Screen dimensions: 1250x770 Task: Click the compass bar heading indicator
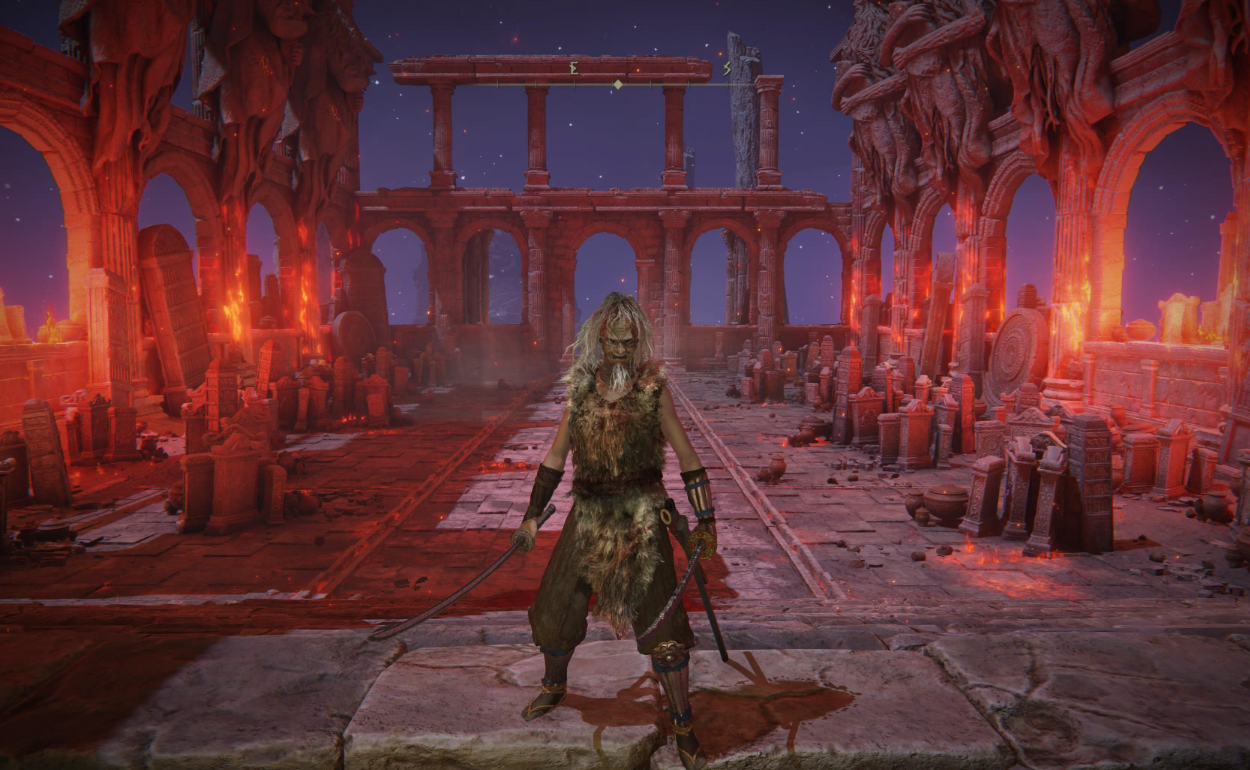click(618, 84)
